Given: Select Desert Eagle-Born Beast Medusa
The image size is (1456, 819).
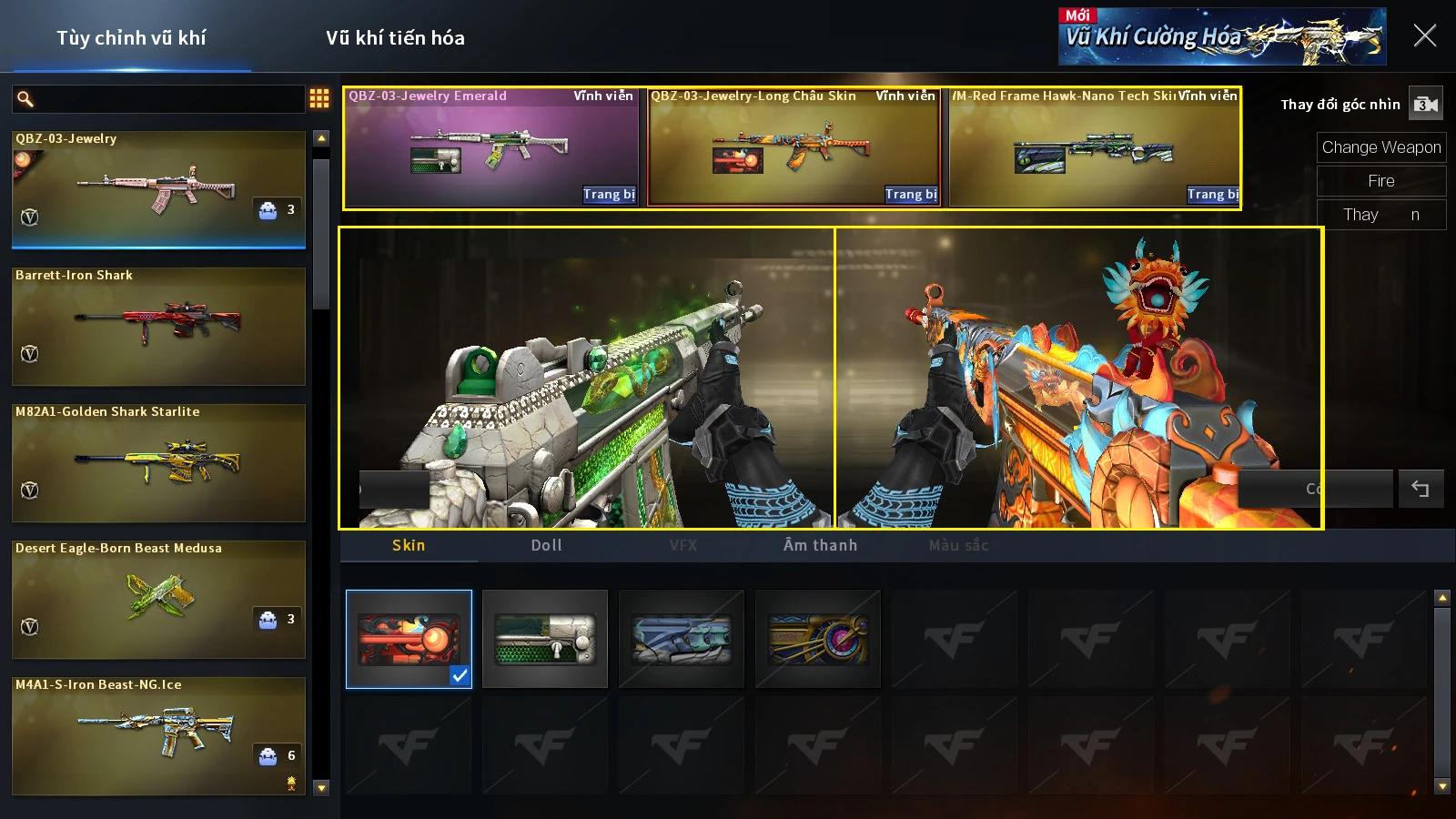Looking at the screenshot, I should (158, 599).
